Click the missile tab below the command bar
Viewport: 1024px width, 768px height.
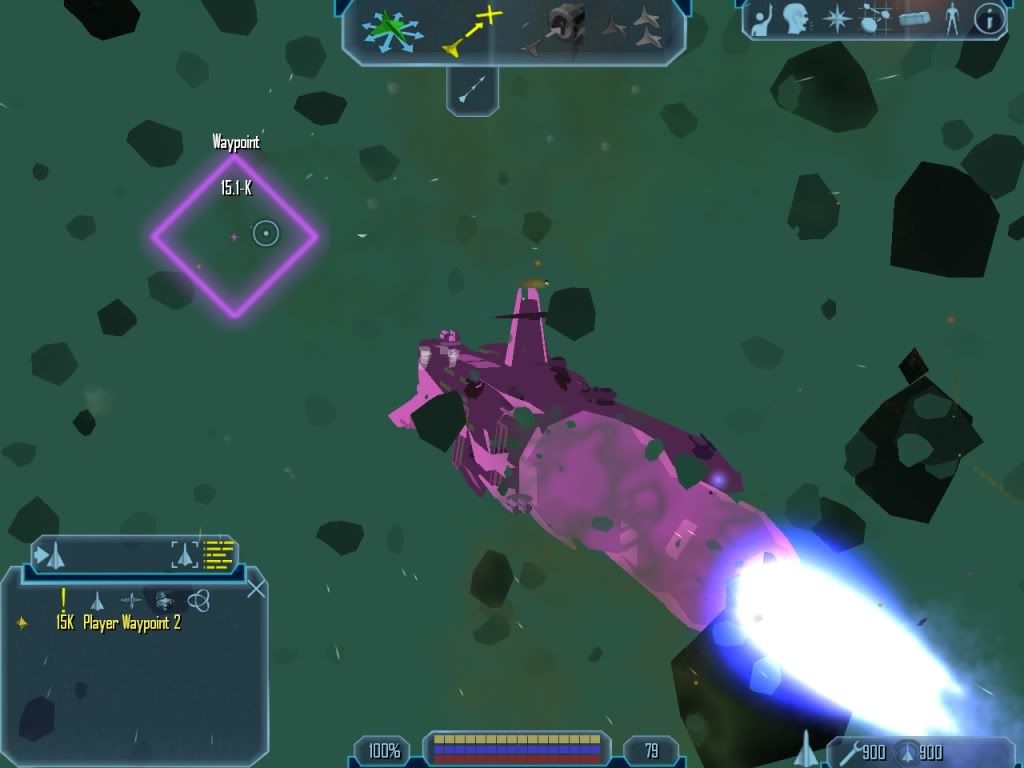[472, 89]
